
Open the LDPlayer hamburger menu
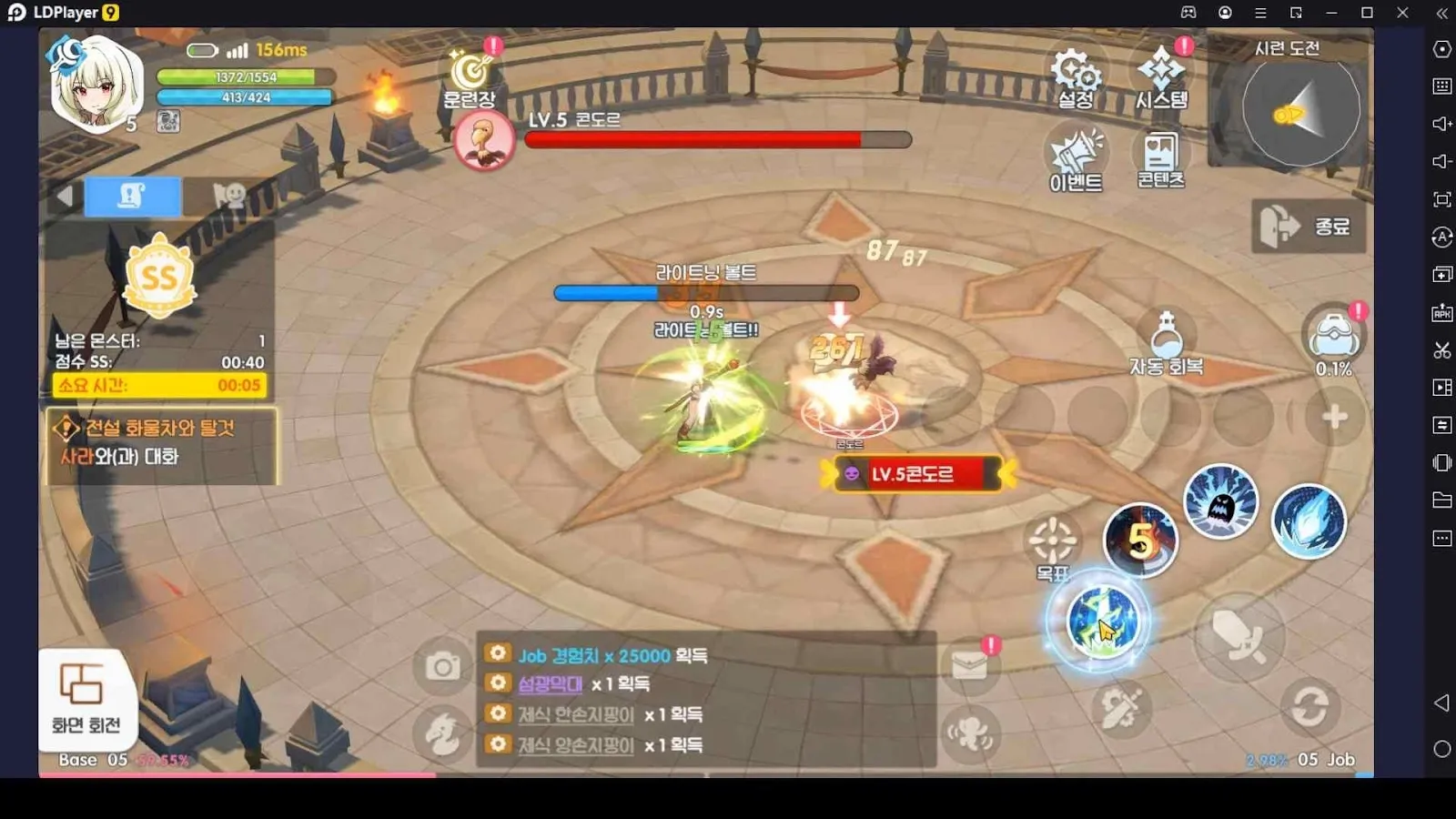[x=1260, y=13]
